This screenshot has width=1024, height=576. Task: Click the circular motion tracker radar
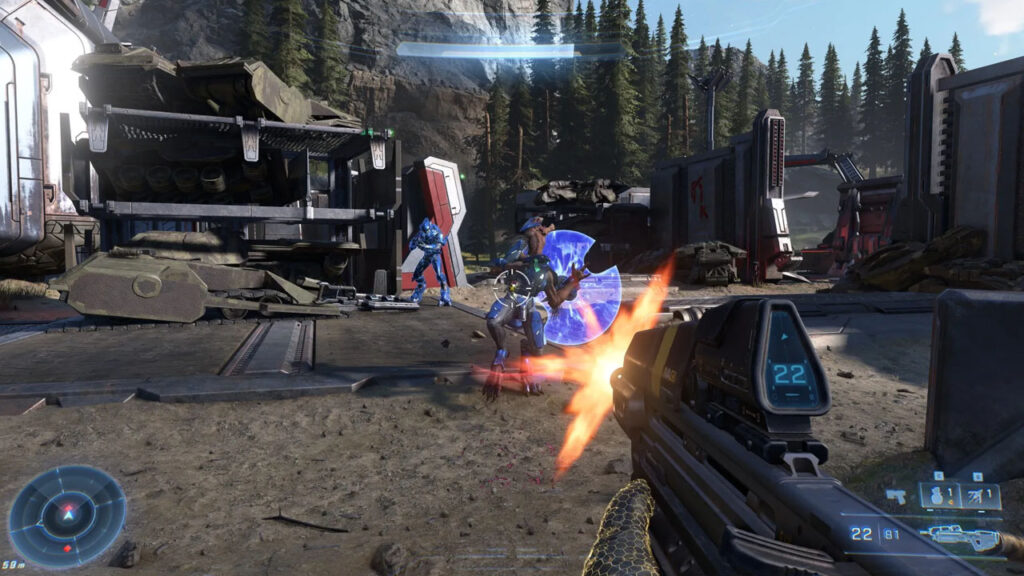pyautogui.click(x=67, y=516)
